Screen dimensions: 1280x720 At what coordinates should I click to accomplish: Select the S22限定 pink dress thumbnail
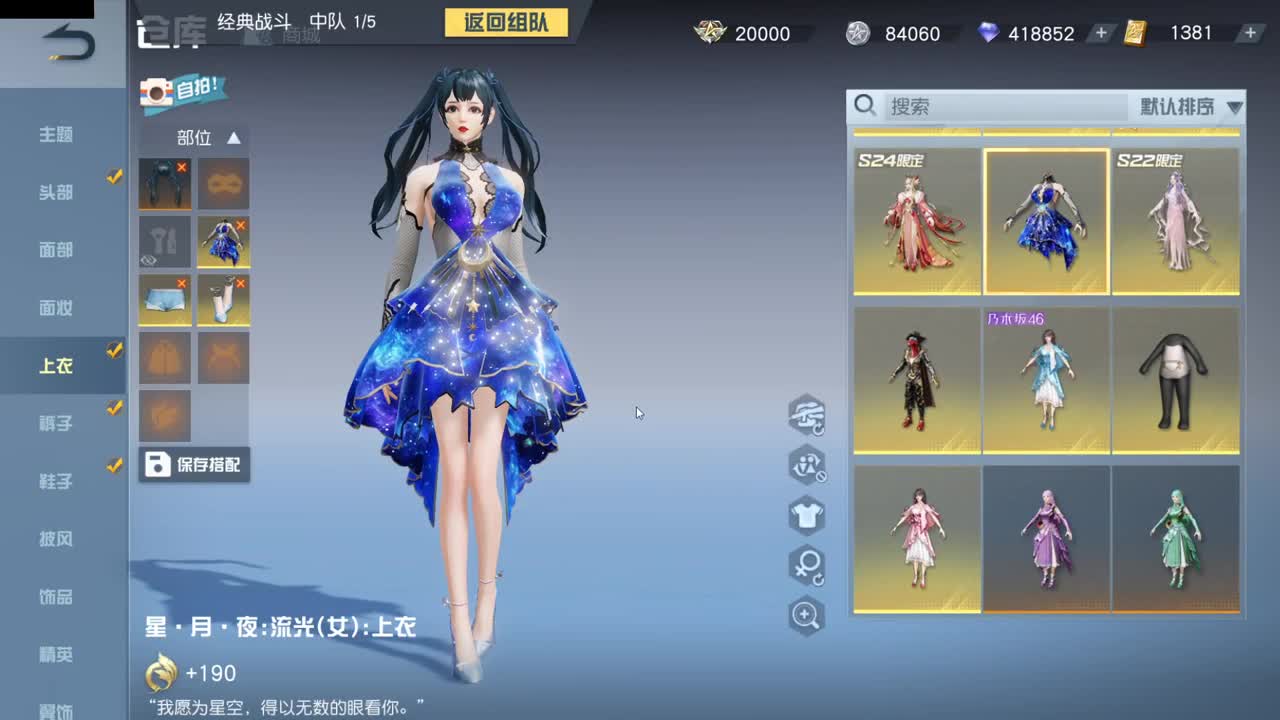click(1177, 220)
